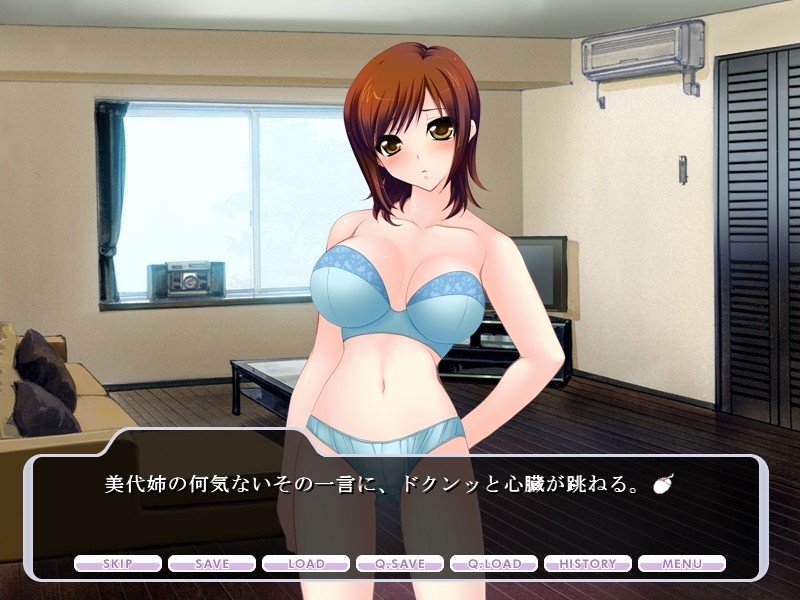Image resolution: width=800 pixels, height=600 pixels.
Task: Open the SAVE screen
Action: pyautogui.click(x=212, y=564)
